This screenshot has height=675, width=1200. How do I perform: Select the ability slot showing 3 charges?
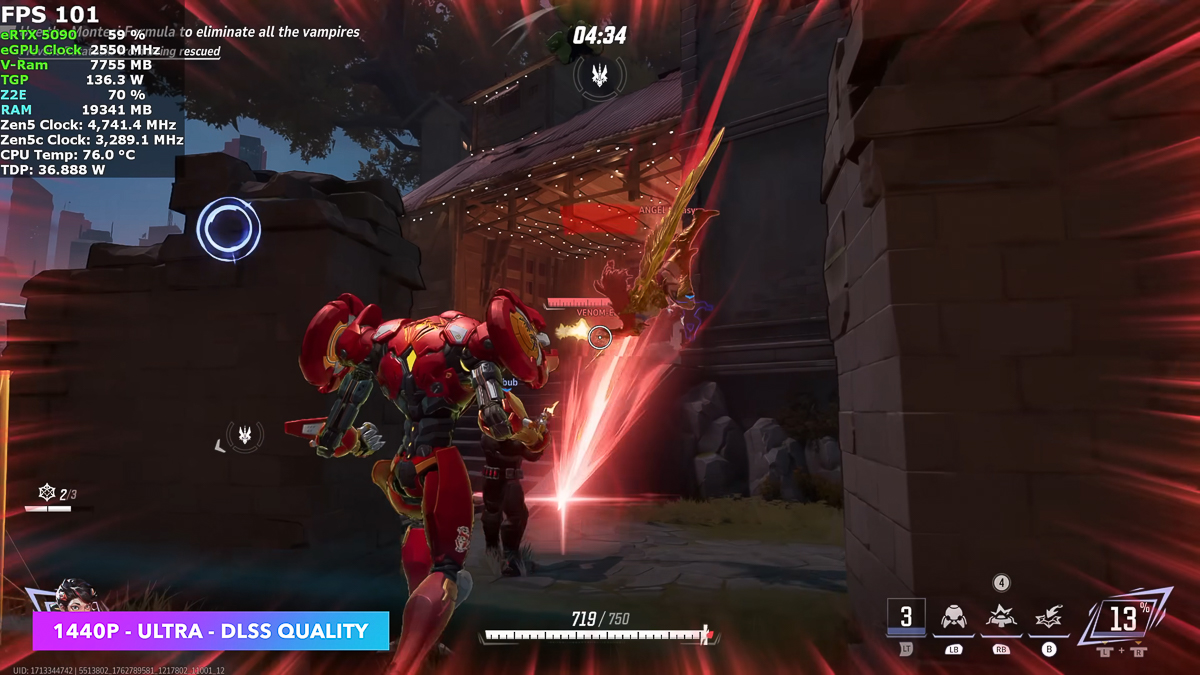coord(906,617)
